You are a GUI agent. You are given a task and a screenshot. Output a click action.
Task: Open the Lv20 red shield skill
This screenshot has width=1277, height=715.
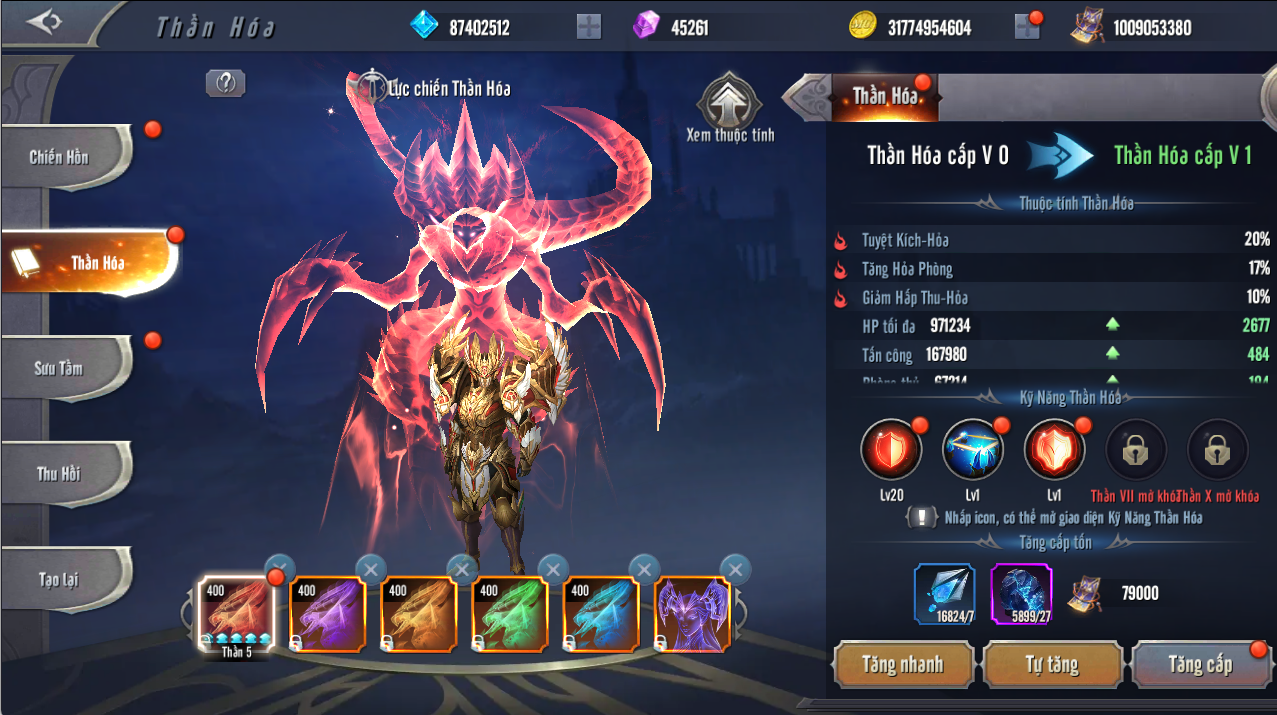(x=890, y=451)
